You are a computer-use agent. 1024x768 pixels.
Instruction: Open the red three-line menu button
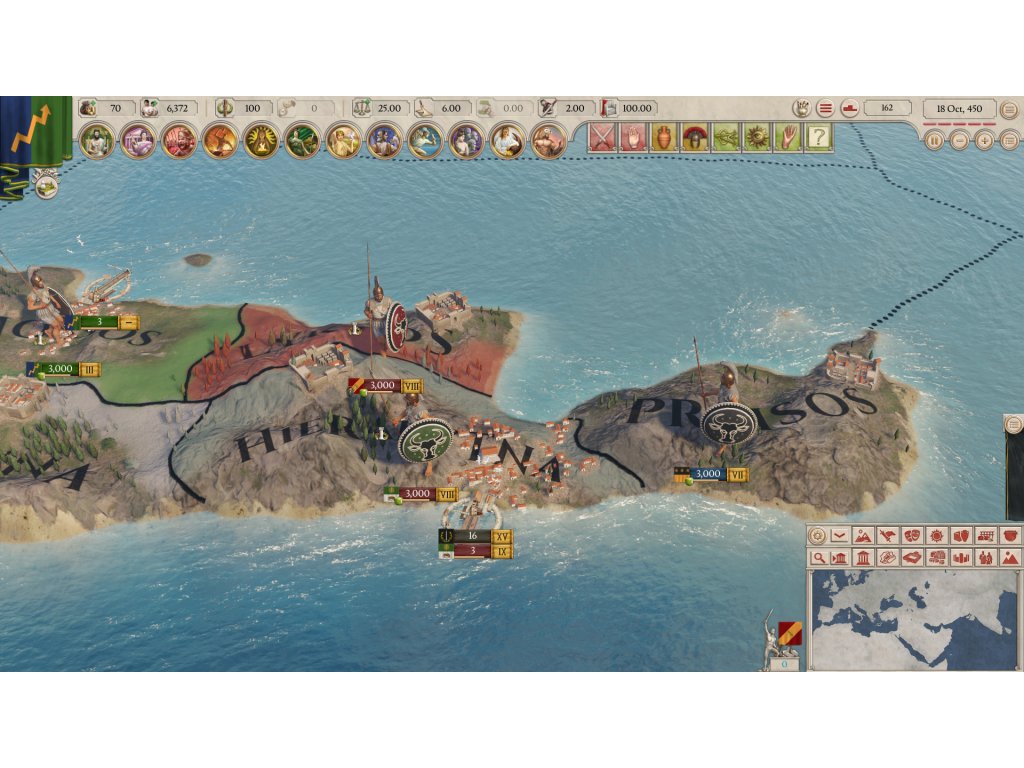tap(825, 108)
